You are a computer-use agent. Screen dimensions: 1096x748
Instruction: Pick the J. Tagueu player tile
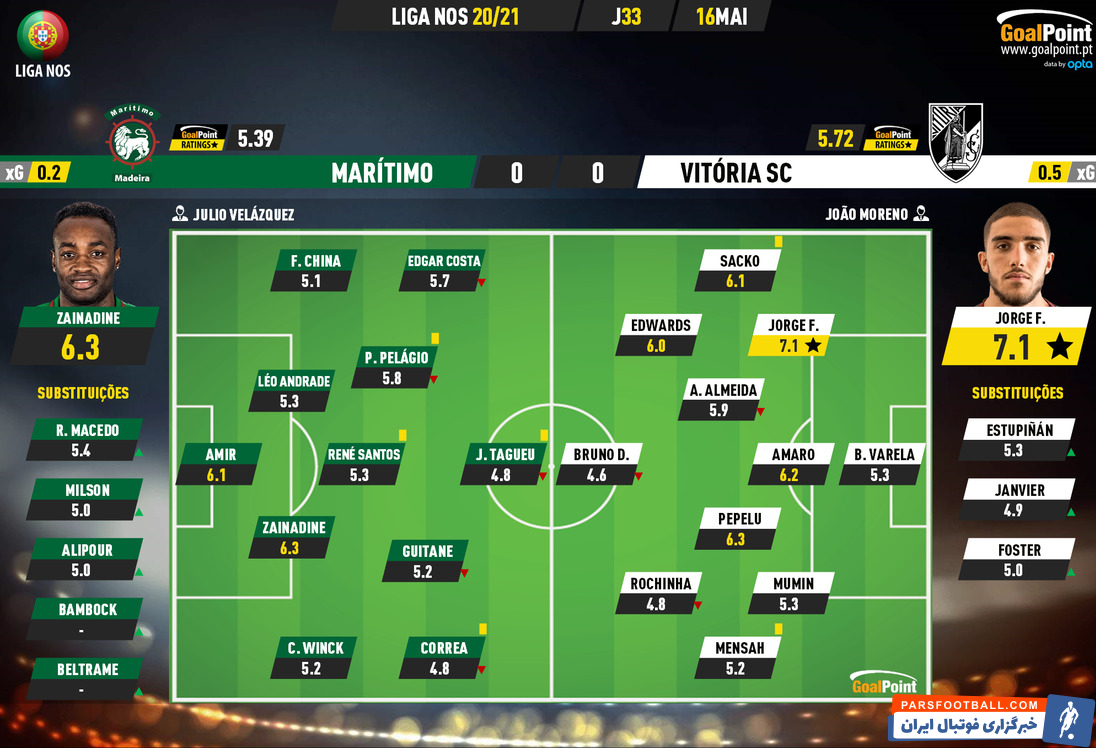501,464
